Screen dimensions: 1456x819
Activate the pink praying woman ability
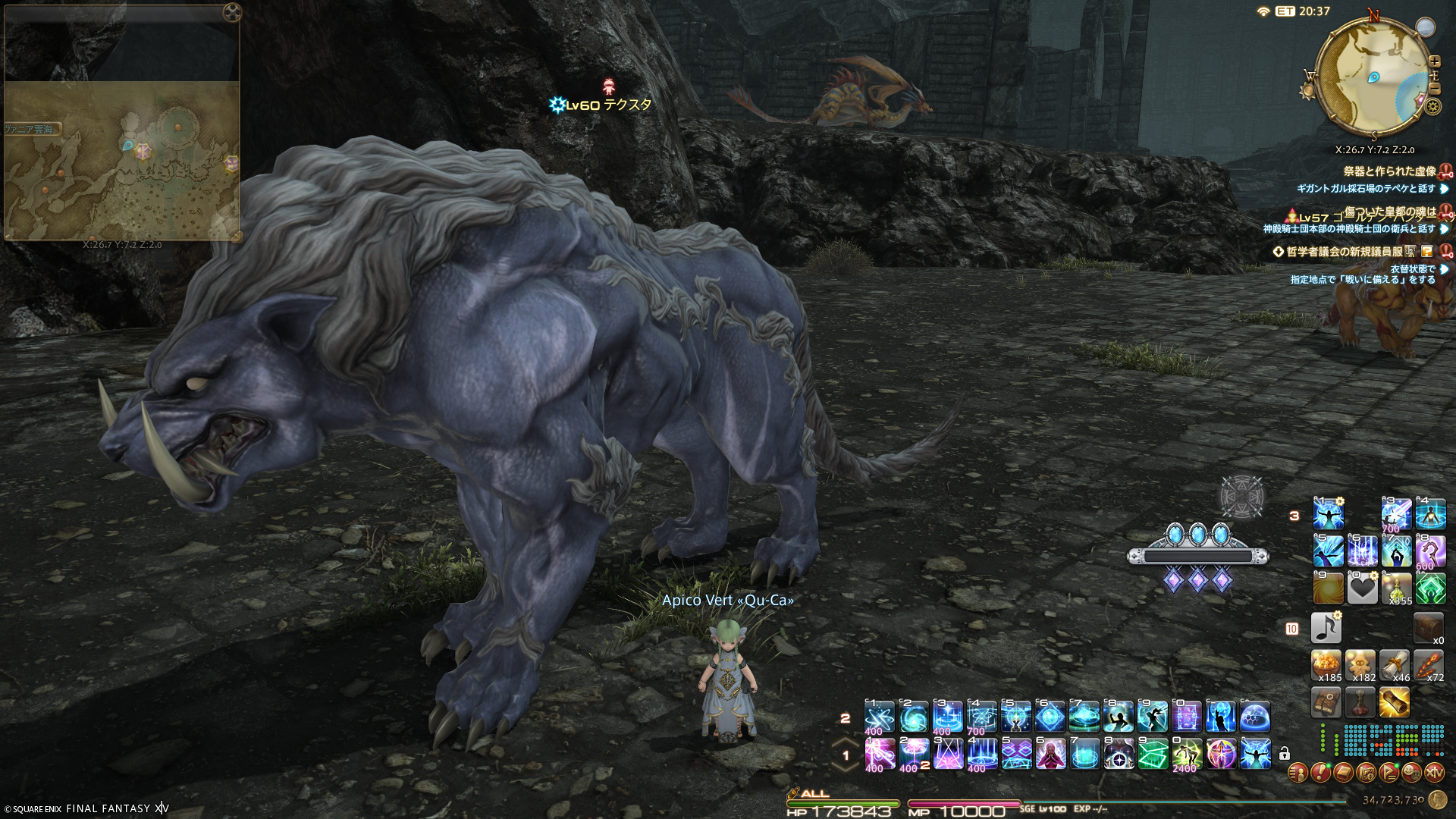pyautogui.click(x=1050, y=754)
